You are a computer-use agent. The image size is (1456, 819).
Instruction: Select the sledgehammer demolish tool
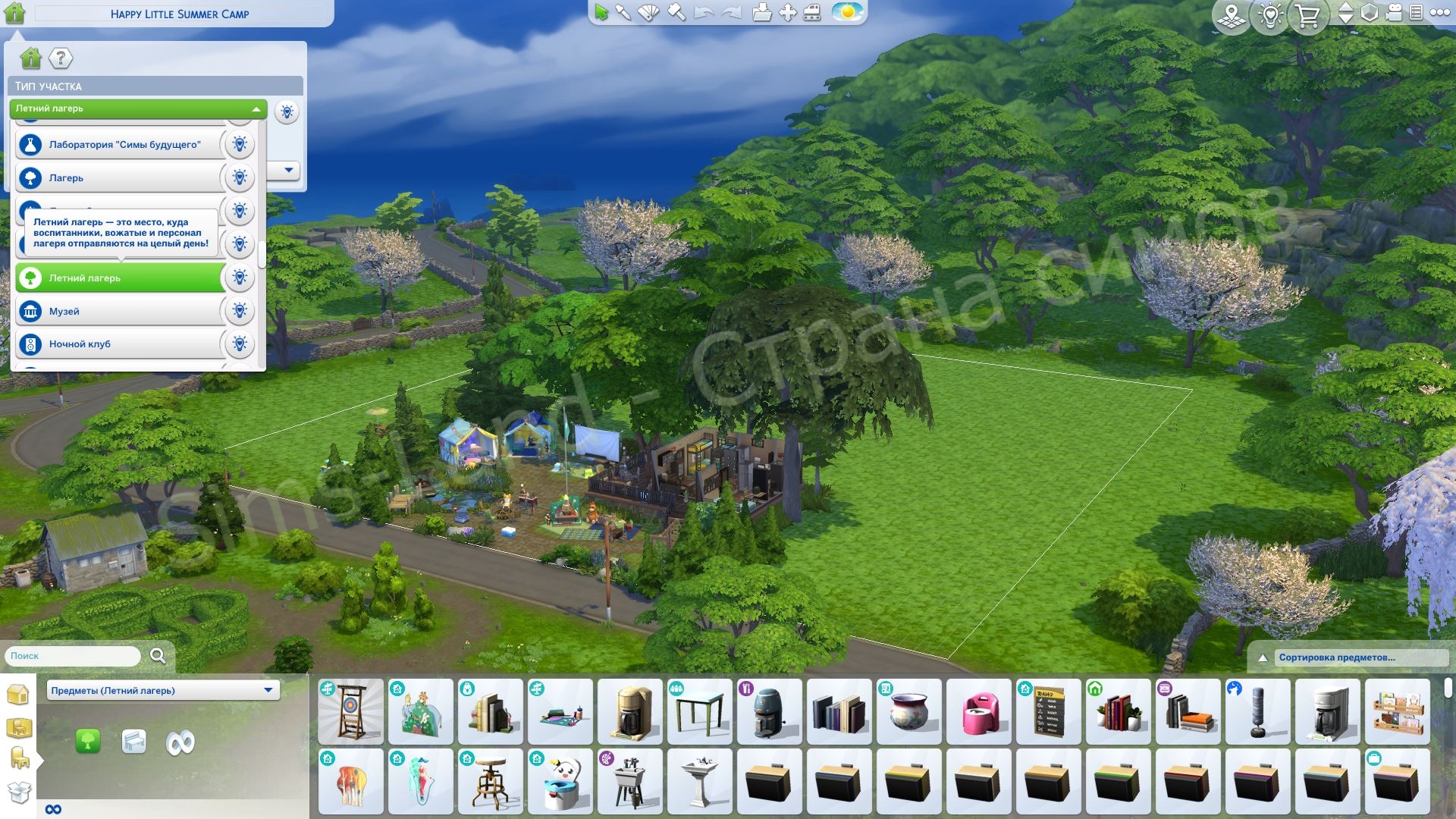pos(675,13)
